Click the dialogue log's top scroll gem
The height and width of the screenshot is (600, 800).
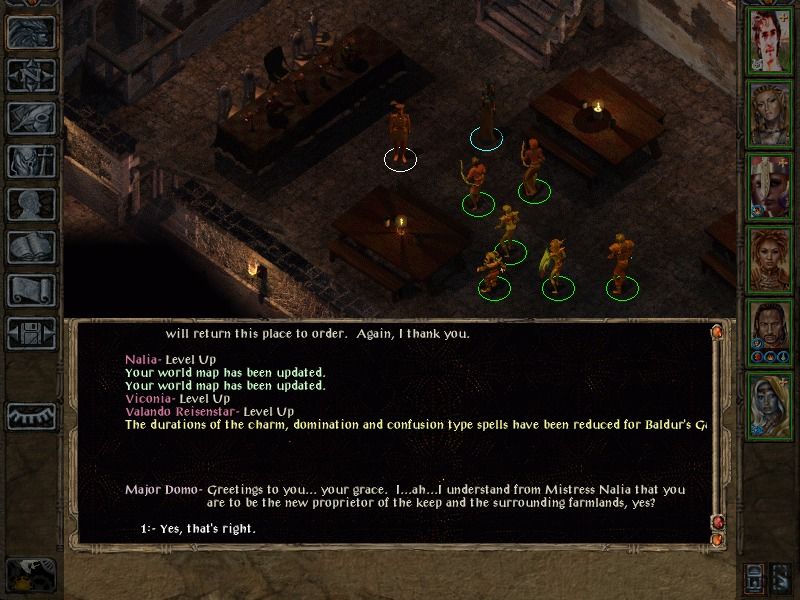pyautogui.click(x=716, y=331)
